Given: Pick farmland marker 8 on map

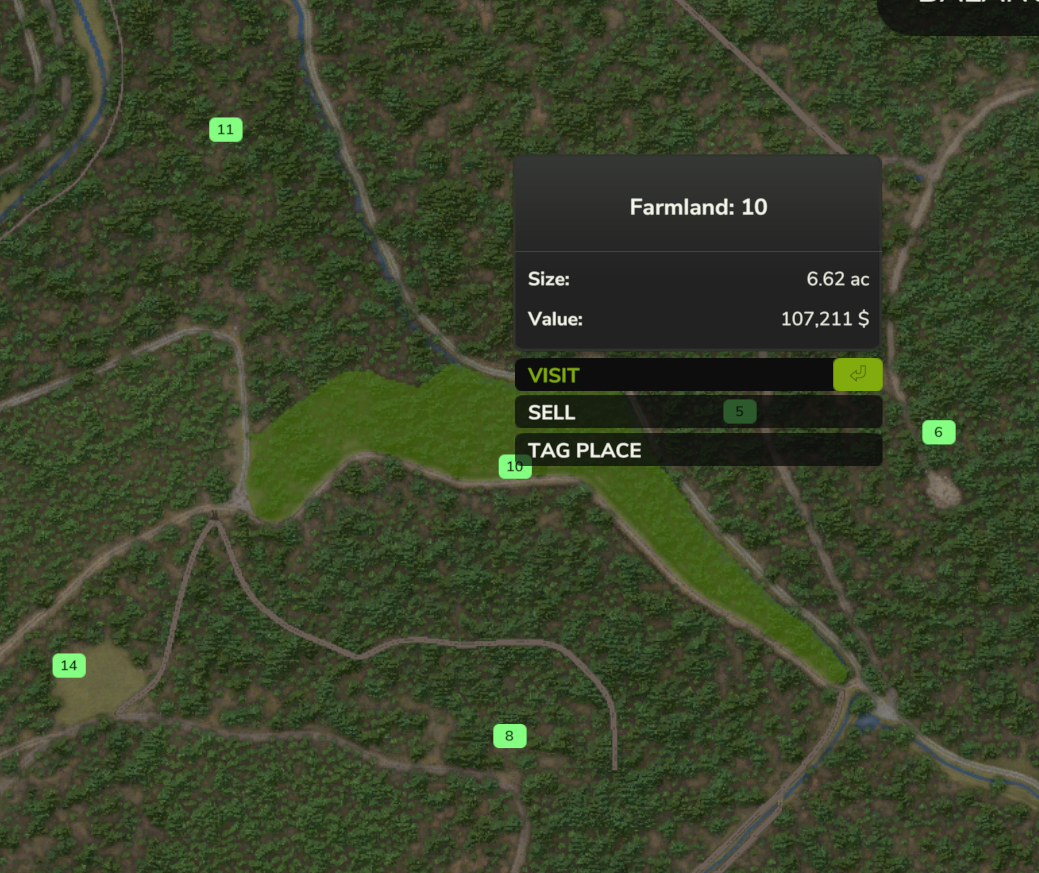Looking at the screenshot, I should 509,736.
